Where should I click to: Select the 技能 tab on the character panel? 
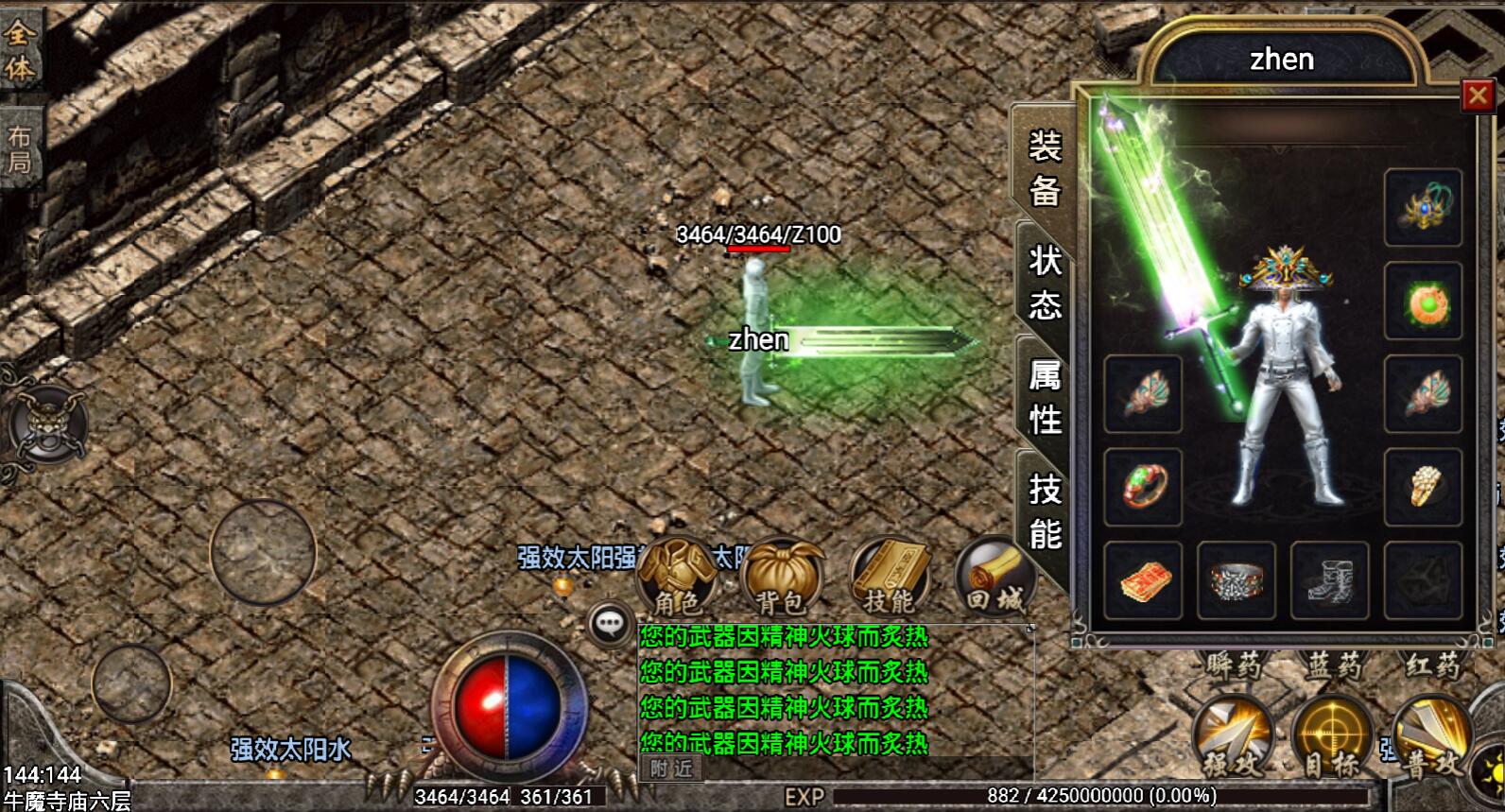pyautogui.click(x=1045, y=511)
